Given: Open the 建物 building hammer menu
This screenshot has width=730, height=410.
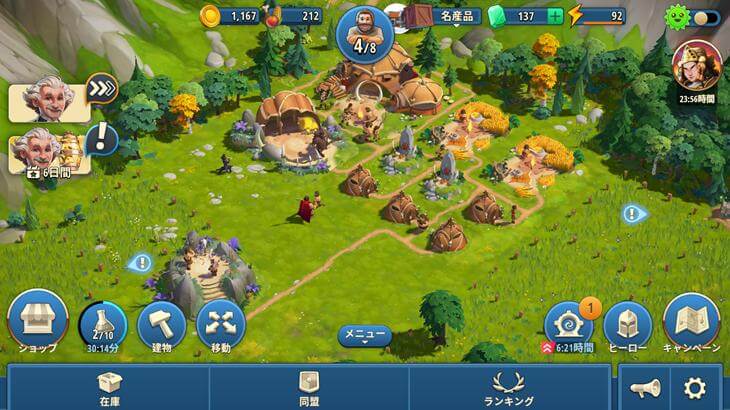Looking at the screenshot, I should point(160,324).
